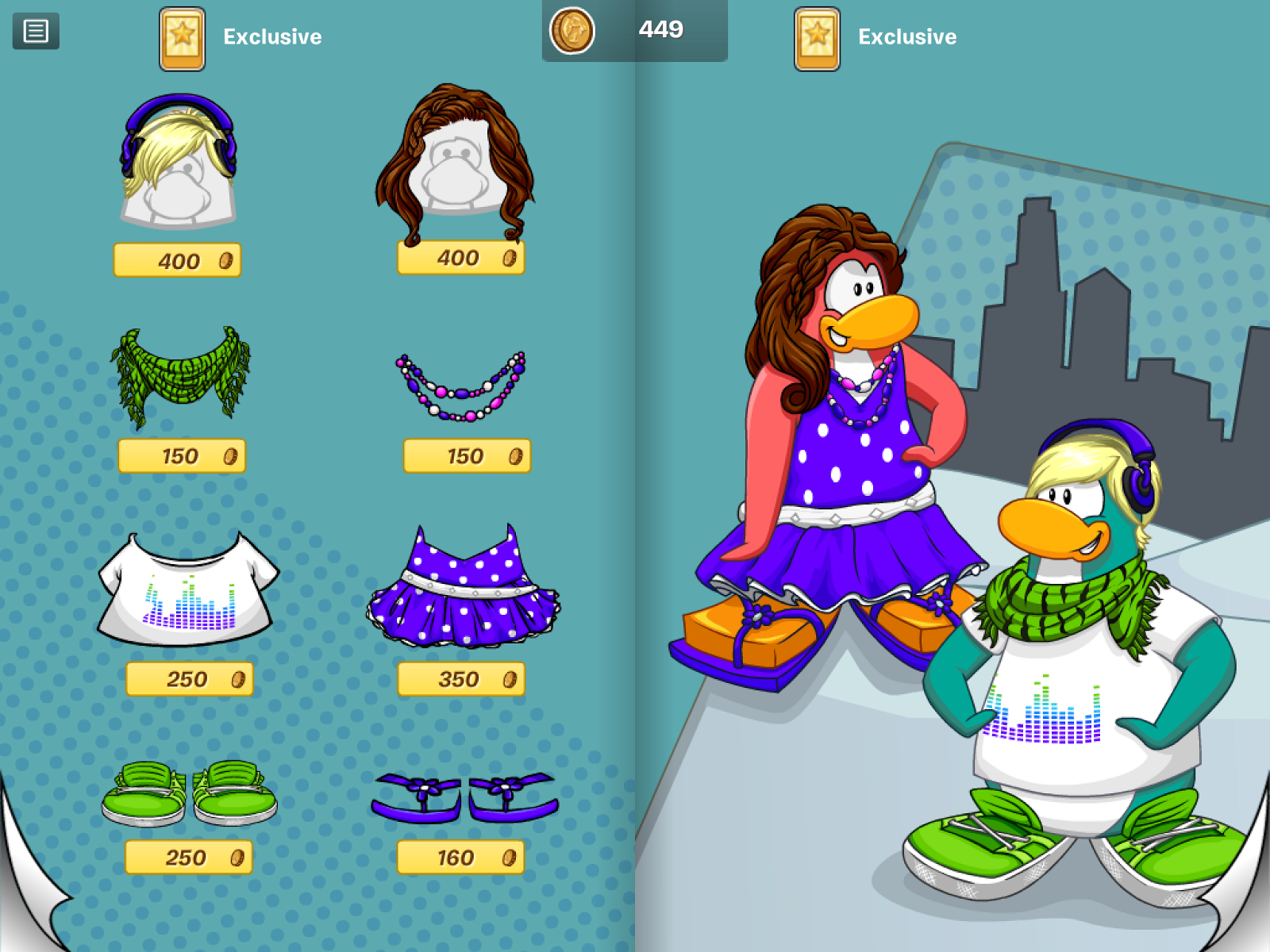Buy the headphones hair for 400 coins
Viewport: 1270px width, 952px height.
176,259
